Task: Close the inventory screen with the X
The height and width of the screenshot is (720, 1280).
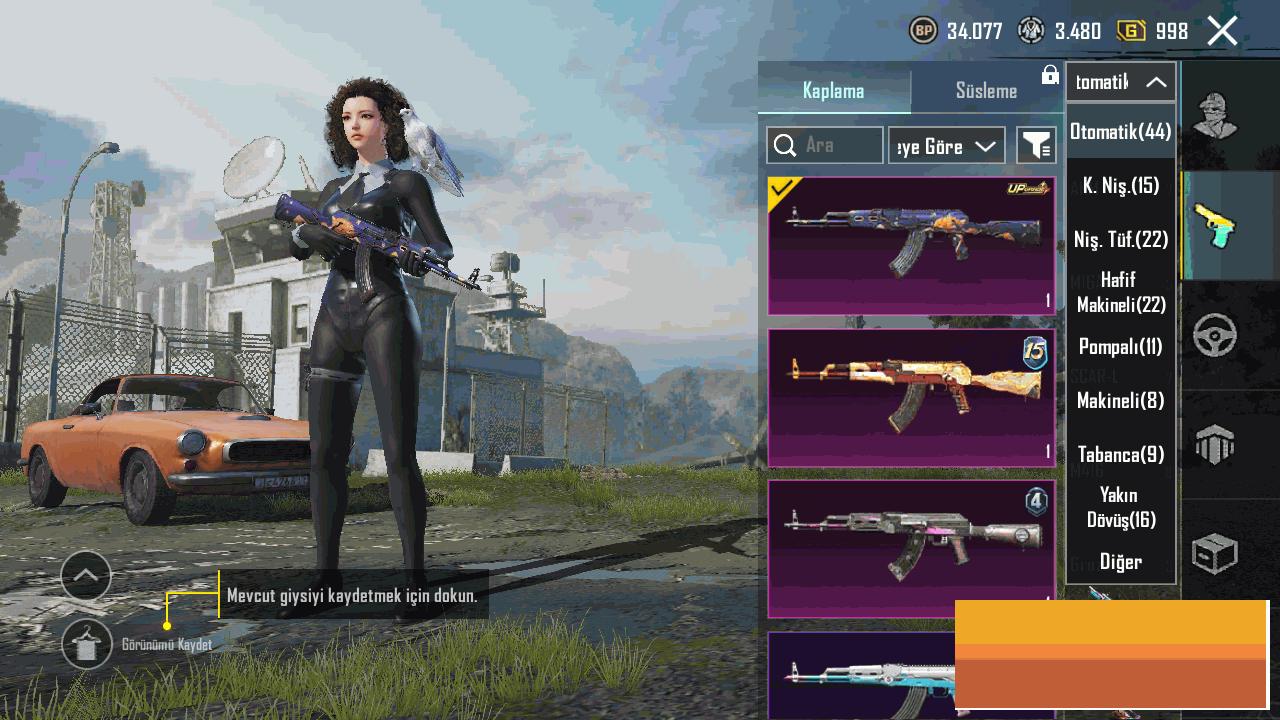Action: [1222, 31]
